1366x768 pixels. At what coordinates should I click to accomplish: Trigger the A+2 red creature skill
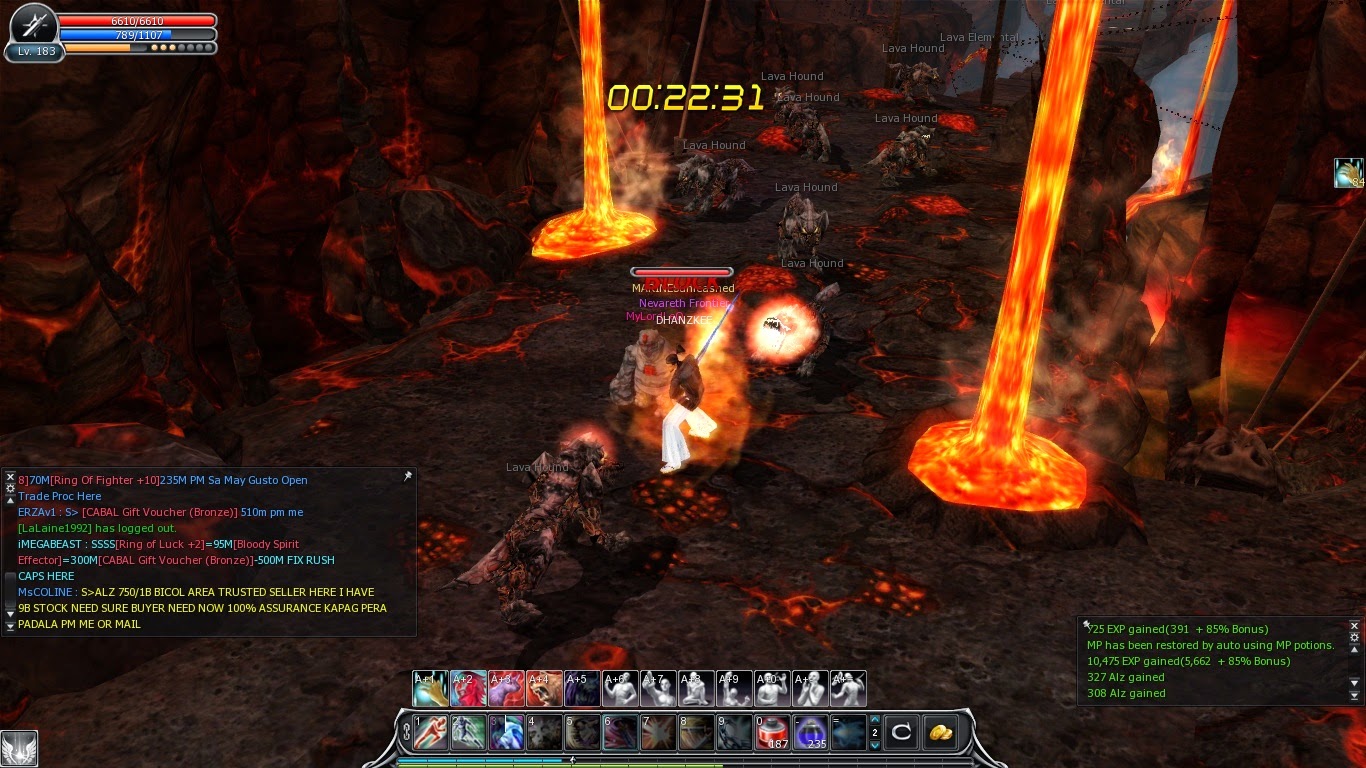click(468, 689)
